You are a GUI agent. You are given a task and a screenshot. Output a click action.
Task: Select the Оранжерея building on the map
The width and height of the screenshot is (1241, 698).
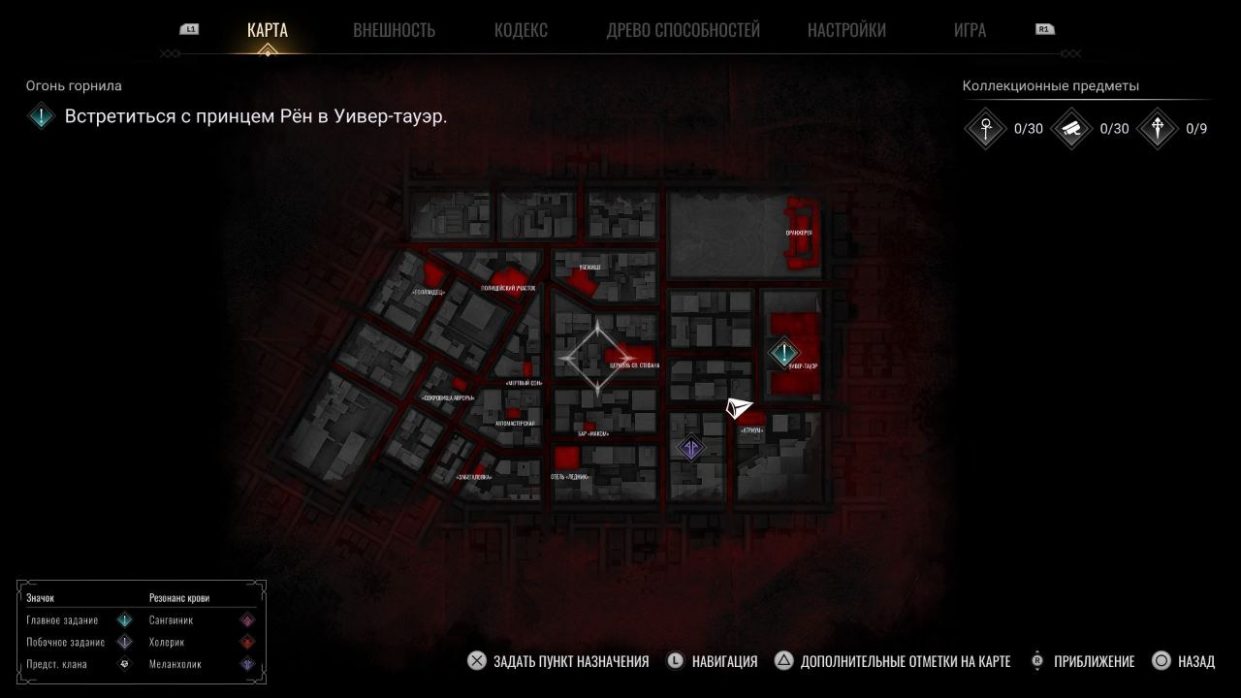800,235
